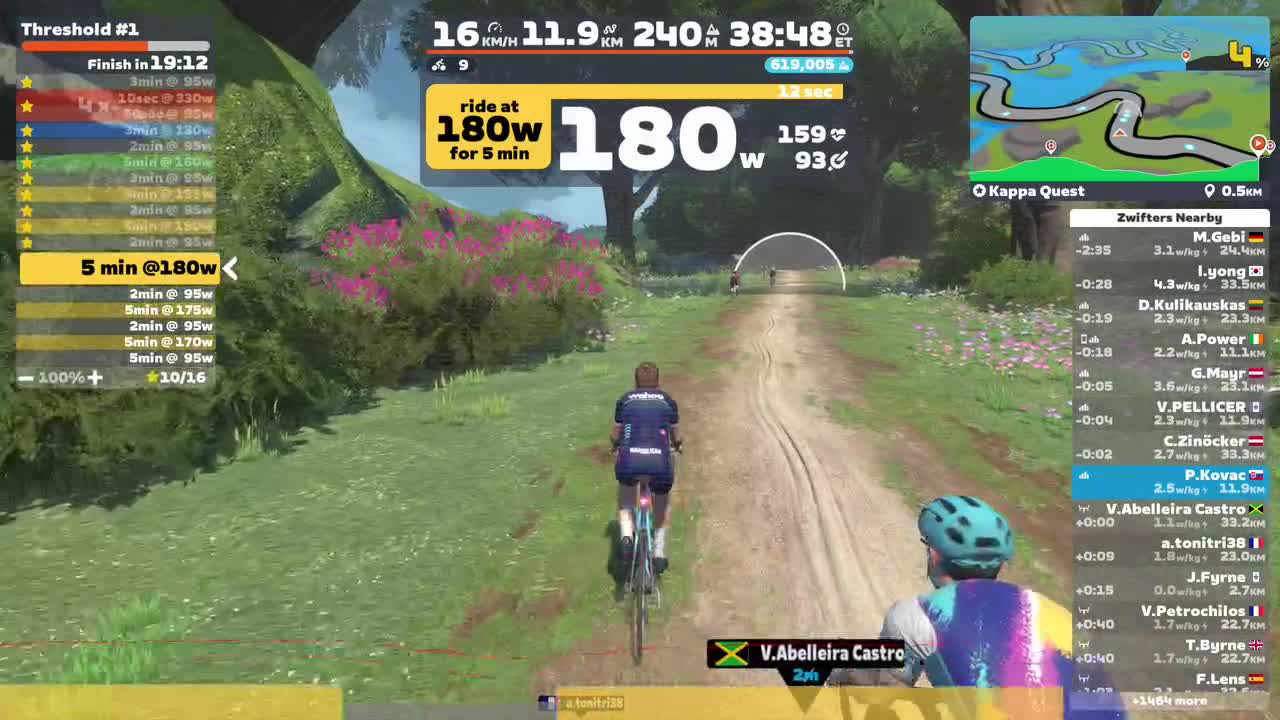Screen dimensions: 1280x720
Task: Select P.Kovac in the riders list
Action: coord(1169,481)
